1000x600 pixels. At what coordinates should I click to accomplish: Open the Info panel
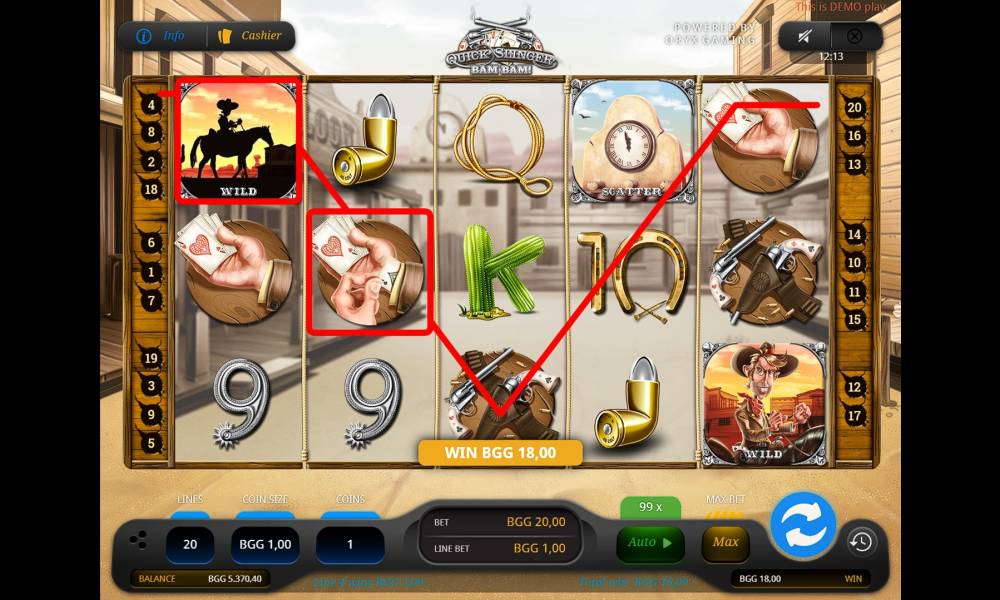161,36
